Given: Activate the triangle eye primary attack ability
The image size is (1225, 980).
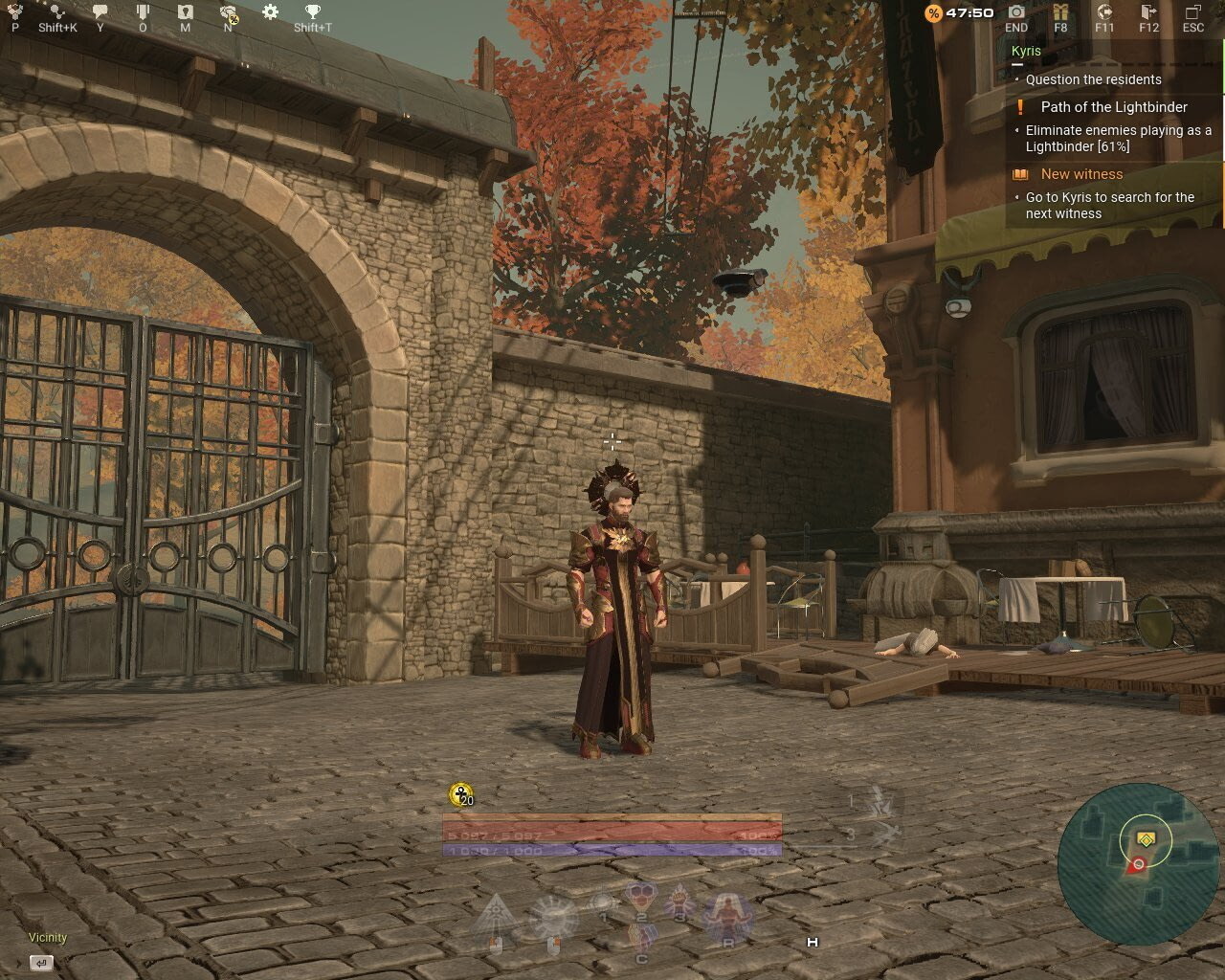Looking at the screenshot, I should 496,917.
